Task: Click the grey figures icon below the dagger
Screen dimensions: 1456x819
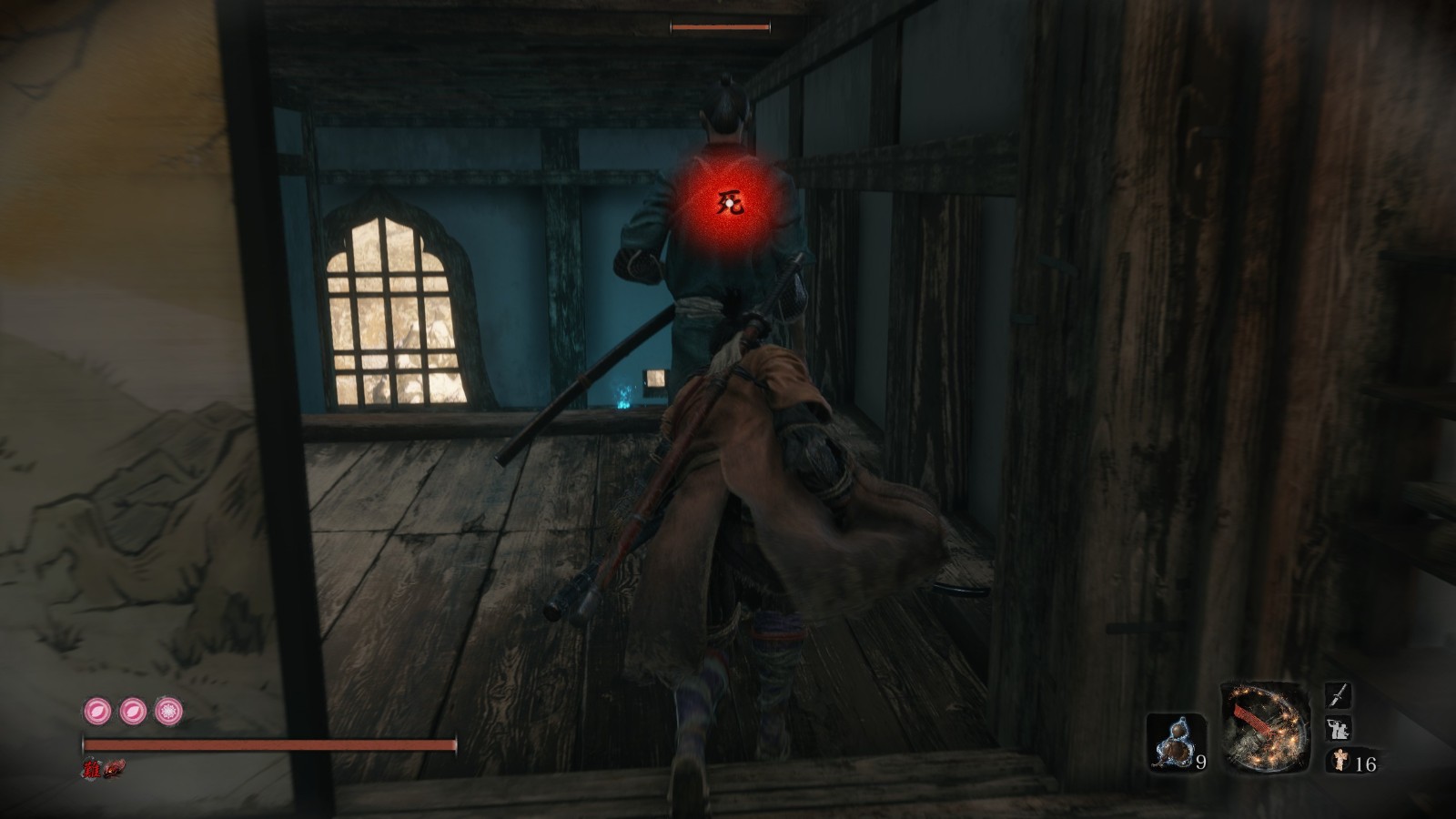Action: pyautogui.click(x=1338, y=729)
